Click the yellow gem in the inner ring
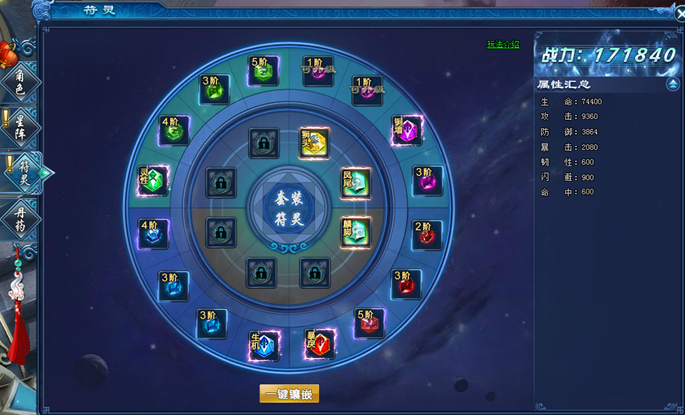The image size is (685, 415). click(314, 141)
